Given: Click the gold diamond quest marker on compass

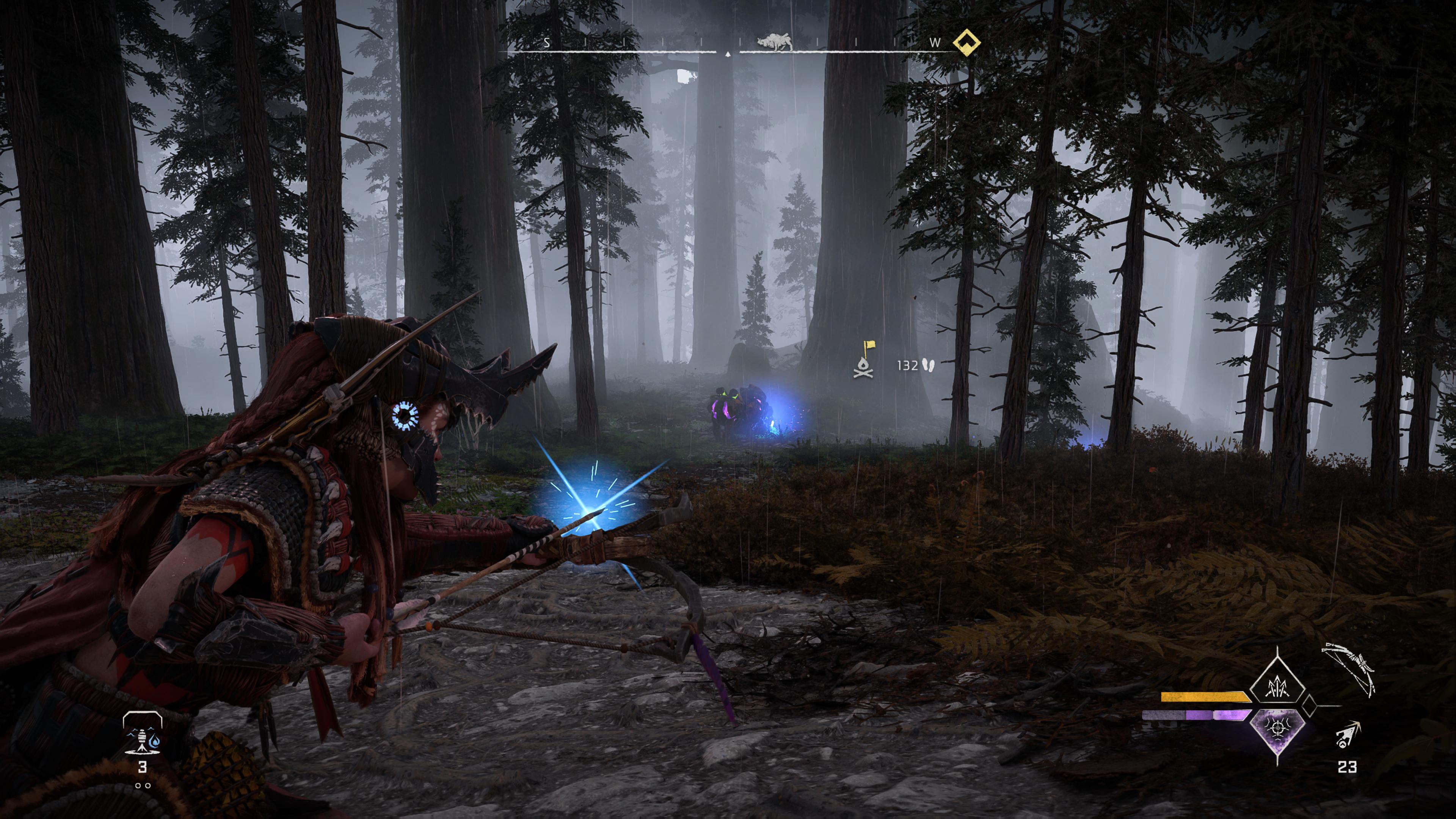Looking at the screenshot, I should [x=966, y=43].
